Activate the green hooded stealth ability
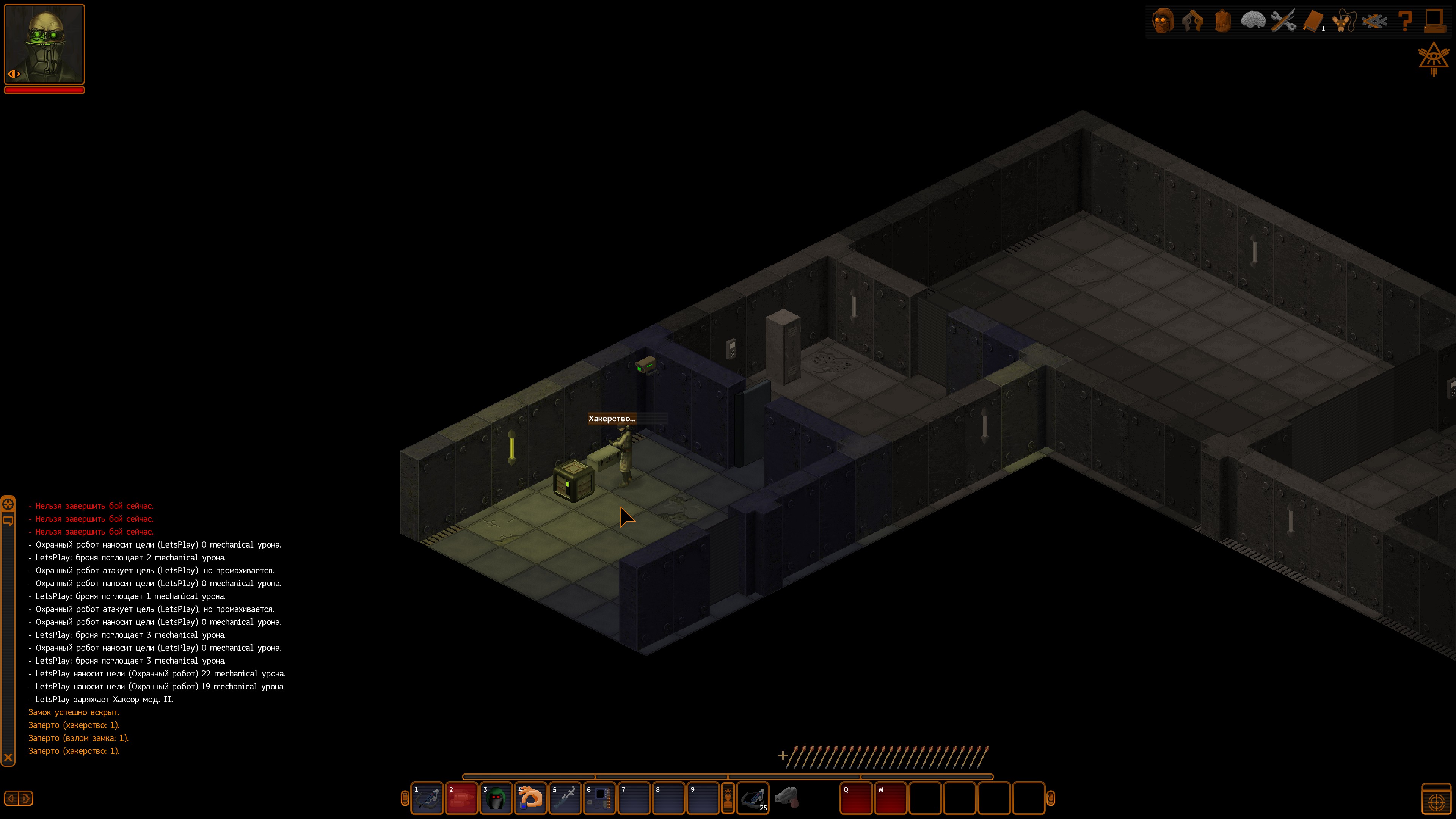 tap(496, 798)
